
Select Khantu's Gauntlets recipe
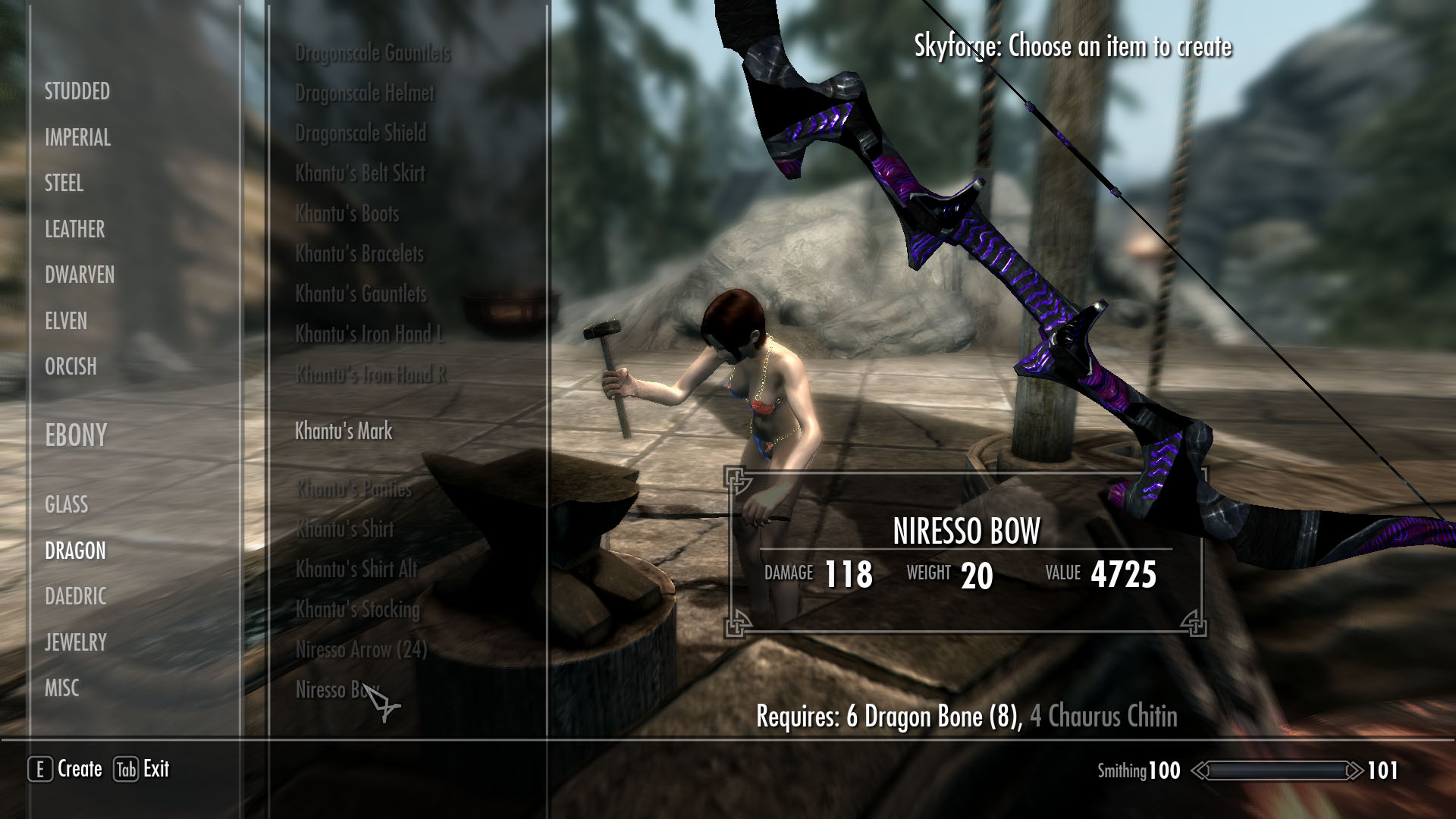point(360,294)
